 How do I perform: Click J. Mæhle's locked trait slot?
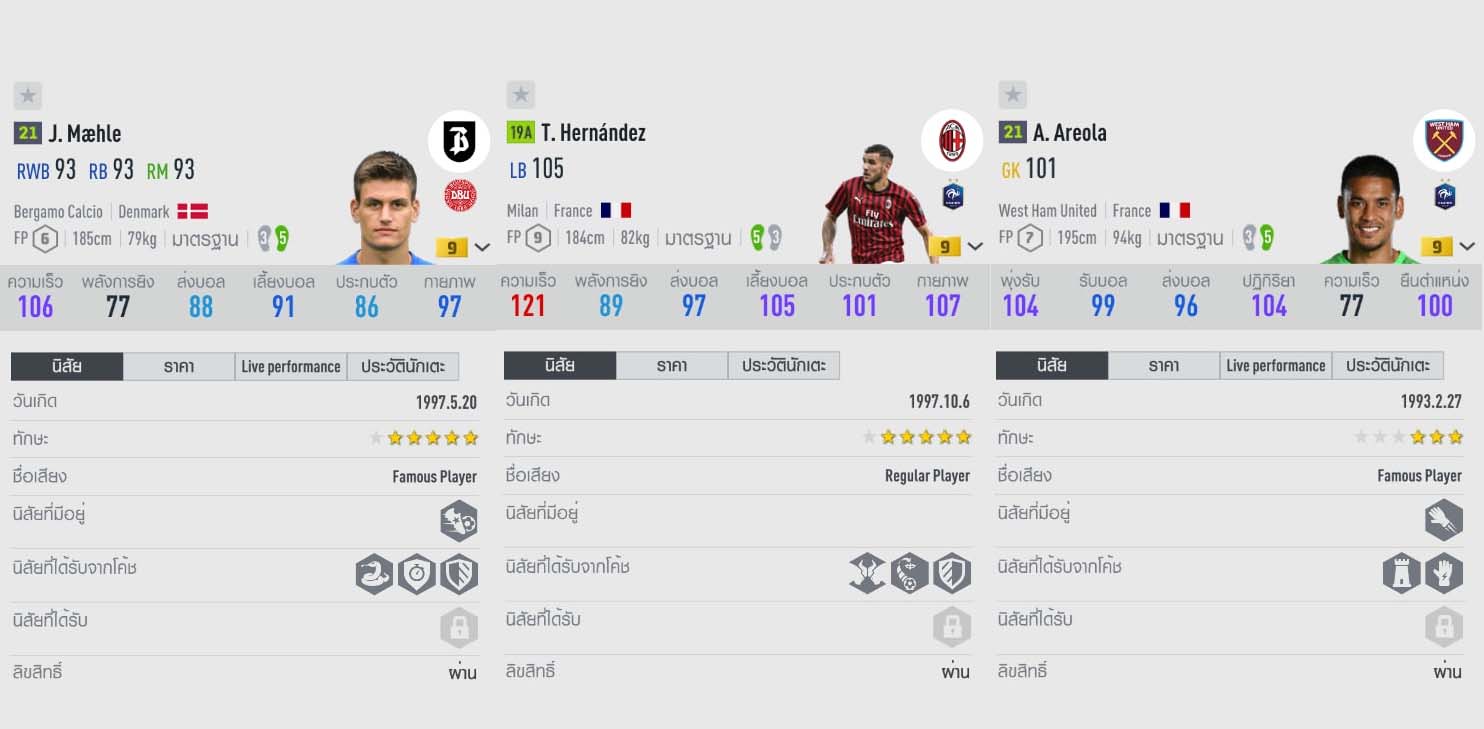tap(460, 628)
